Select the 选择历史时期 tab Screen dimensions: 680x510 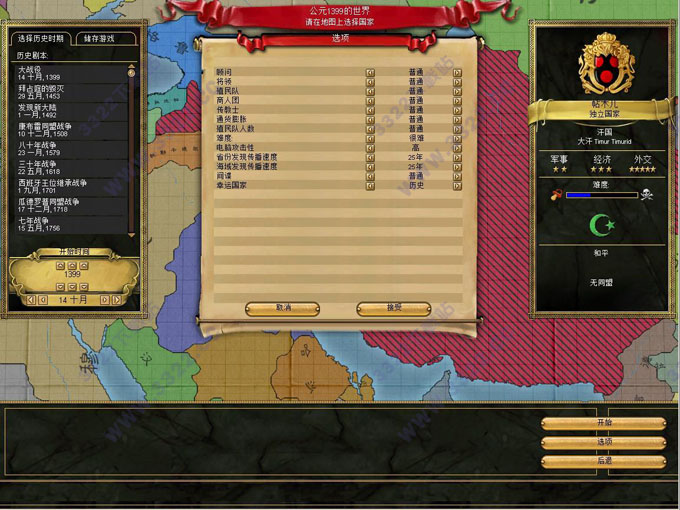pos(41,39)
